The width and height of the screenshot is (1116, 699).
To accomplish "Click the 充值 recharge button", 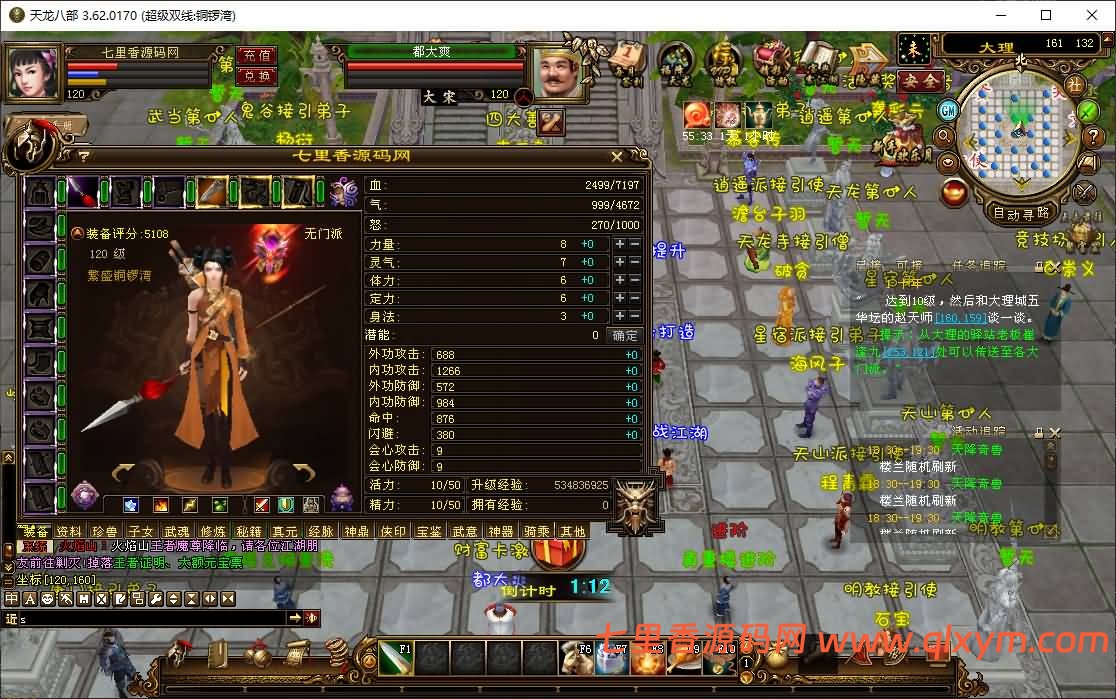I will click(257, 56).
